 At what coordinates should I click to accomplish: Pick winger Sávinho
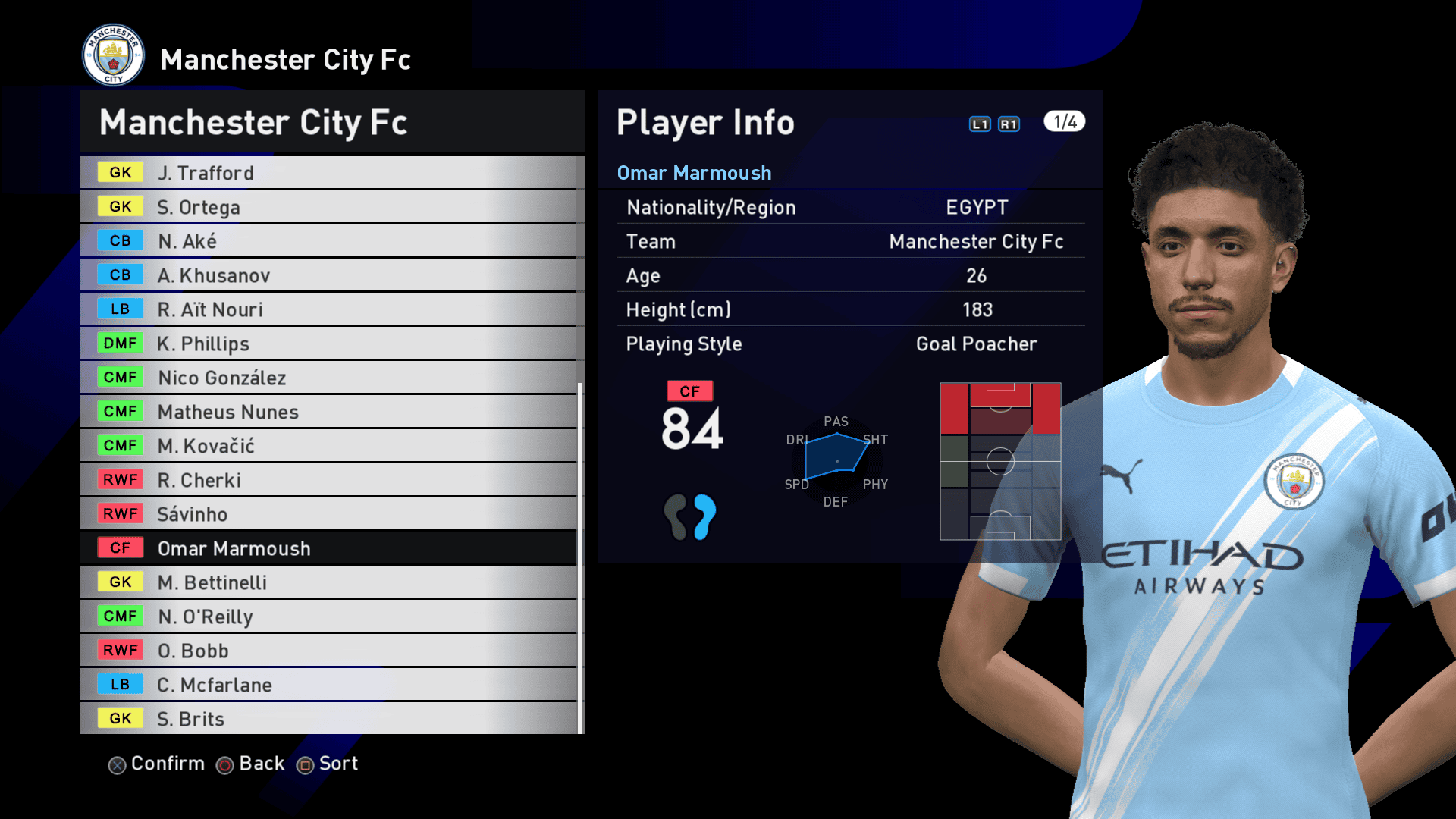click(x=328, y=514)
